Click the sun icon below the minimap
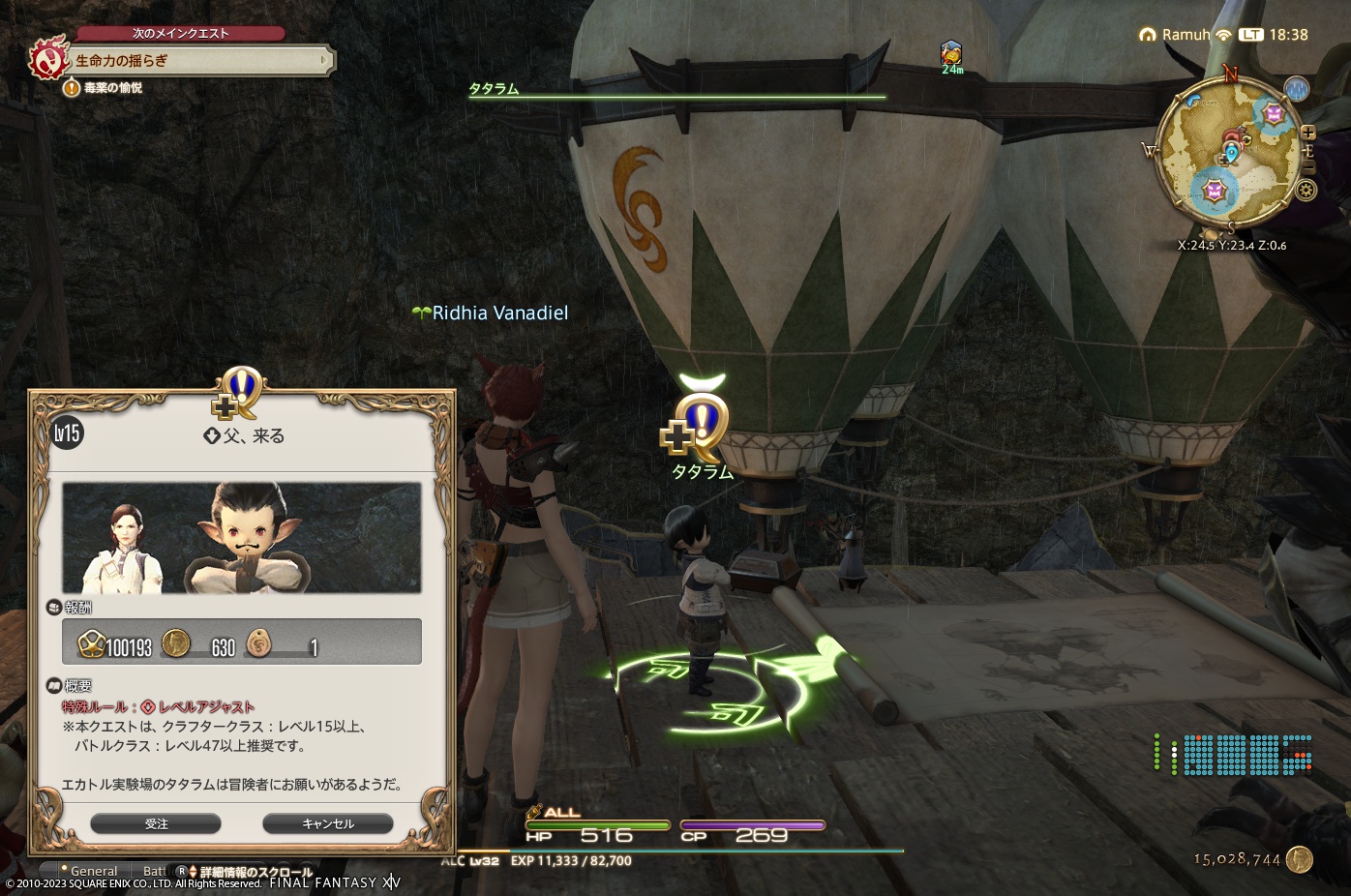Image resolution: width=1351 pixels, height=896 pixels. point(1212,233)
